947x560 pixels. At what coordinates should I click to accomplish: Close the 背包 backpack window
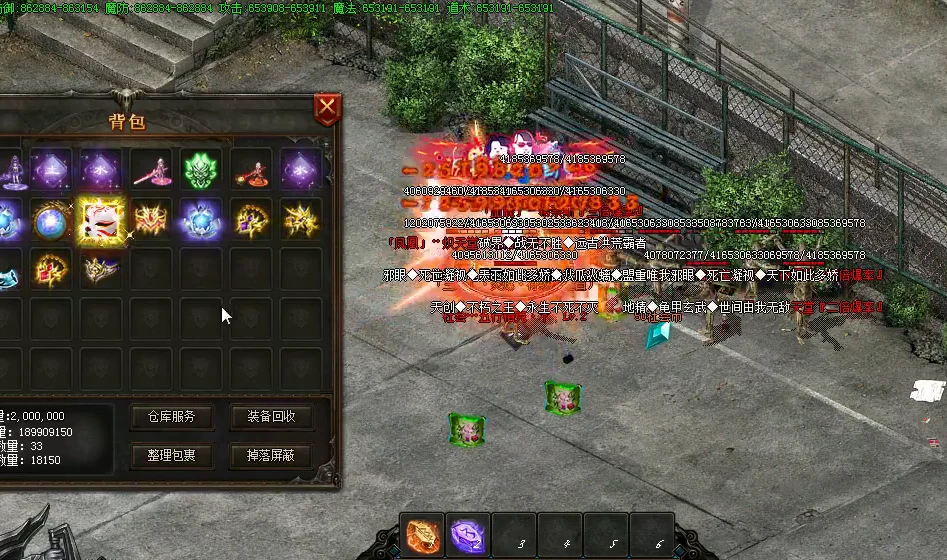[326, 108]
